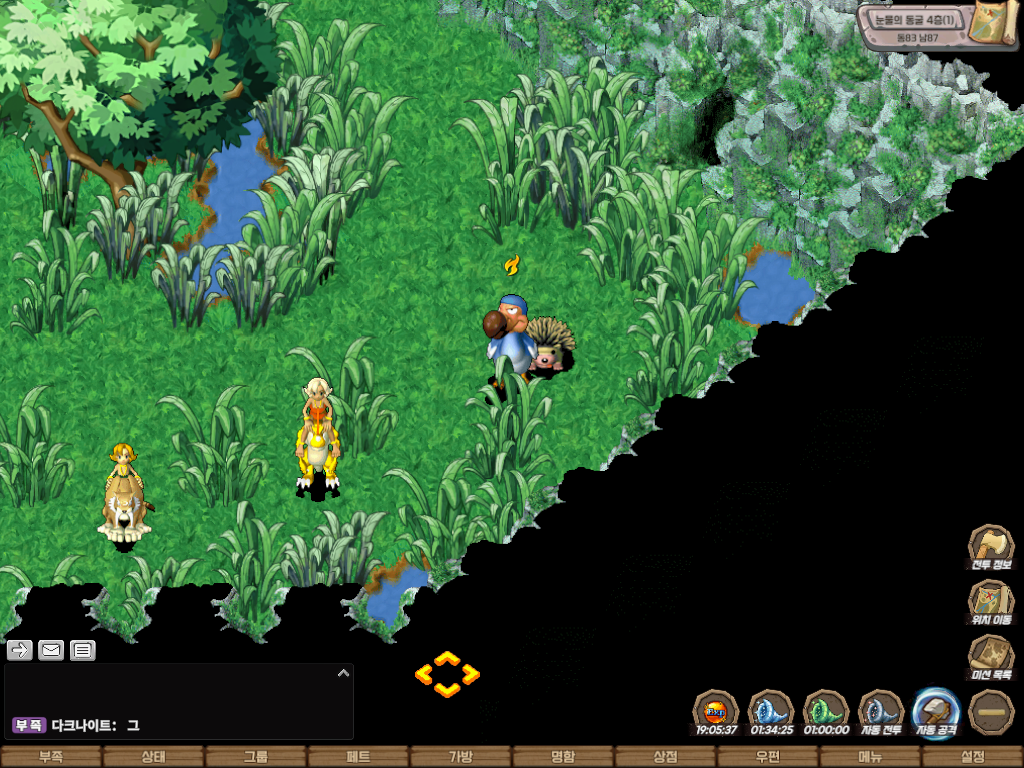Open 전투 정보 battle info axe icon
1024x768 pixels.
point(990,546)
